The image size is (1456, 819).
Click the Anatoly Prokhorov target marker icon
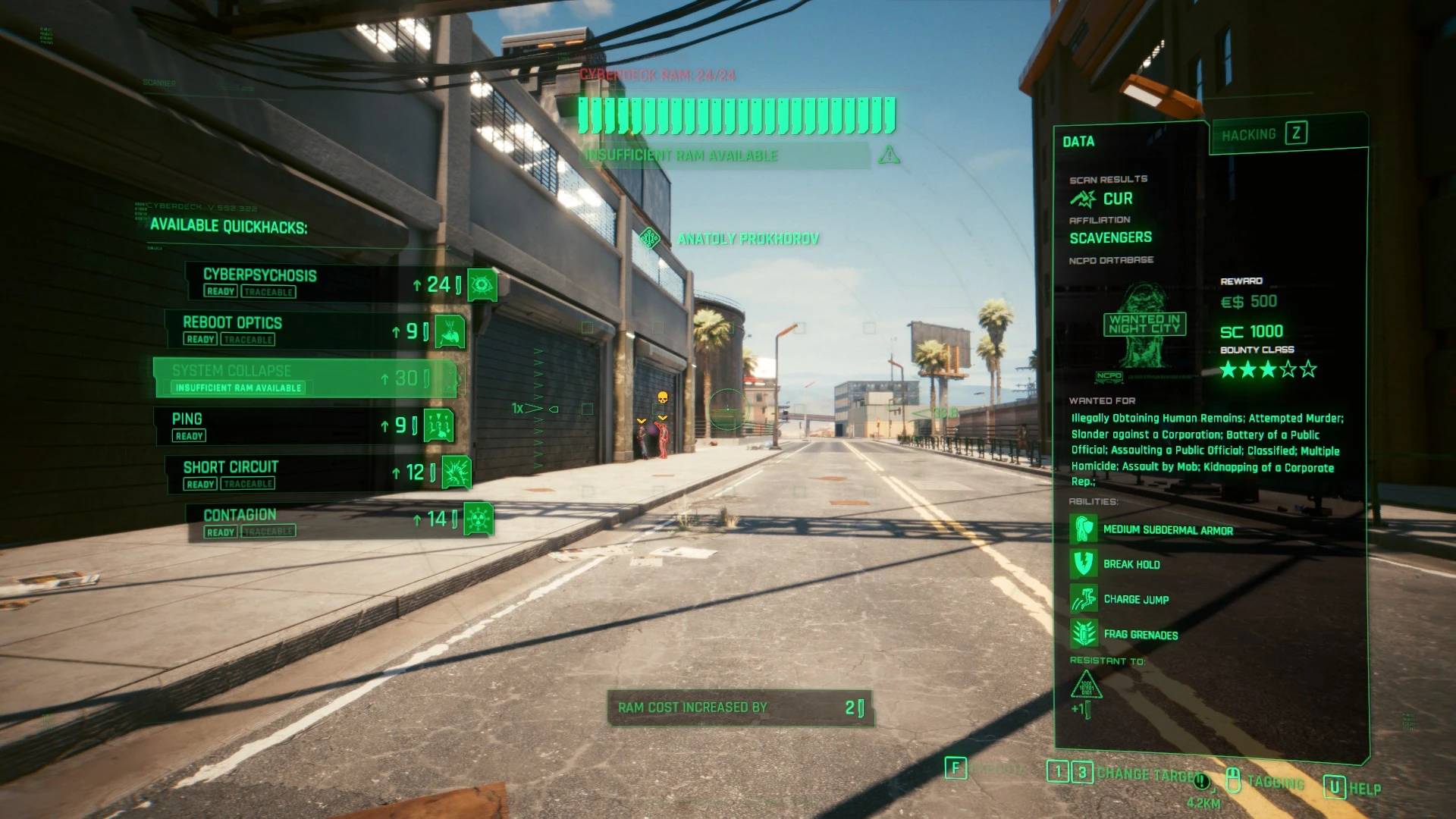649,239
